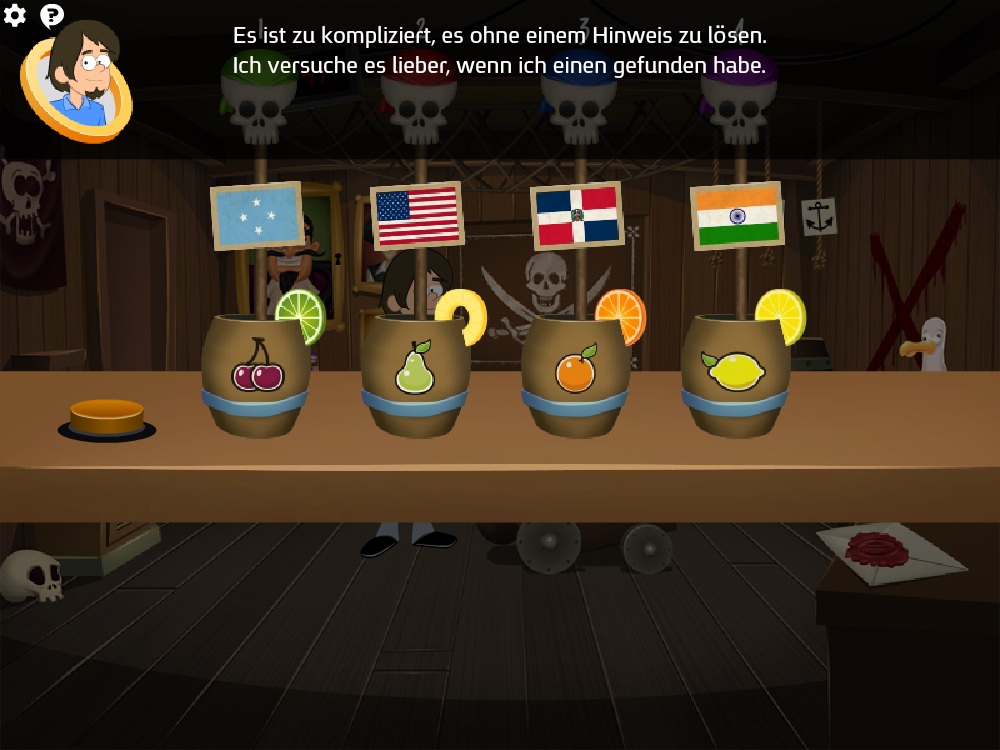Select the Dominican Republic flag card
Image resolution: width=1000 pixels, height=750 pixels.
pyautogui.click(x=577, y=215)
